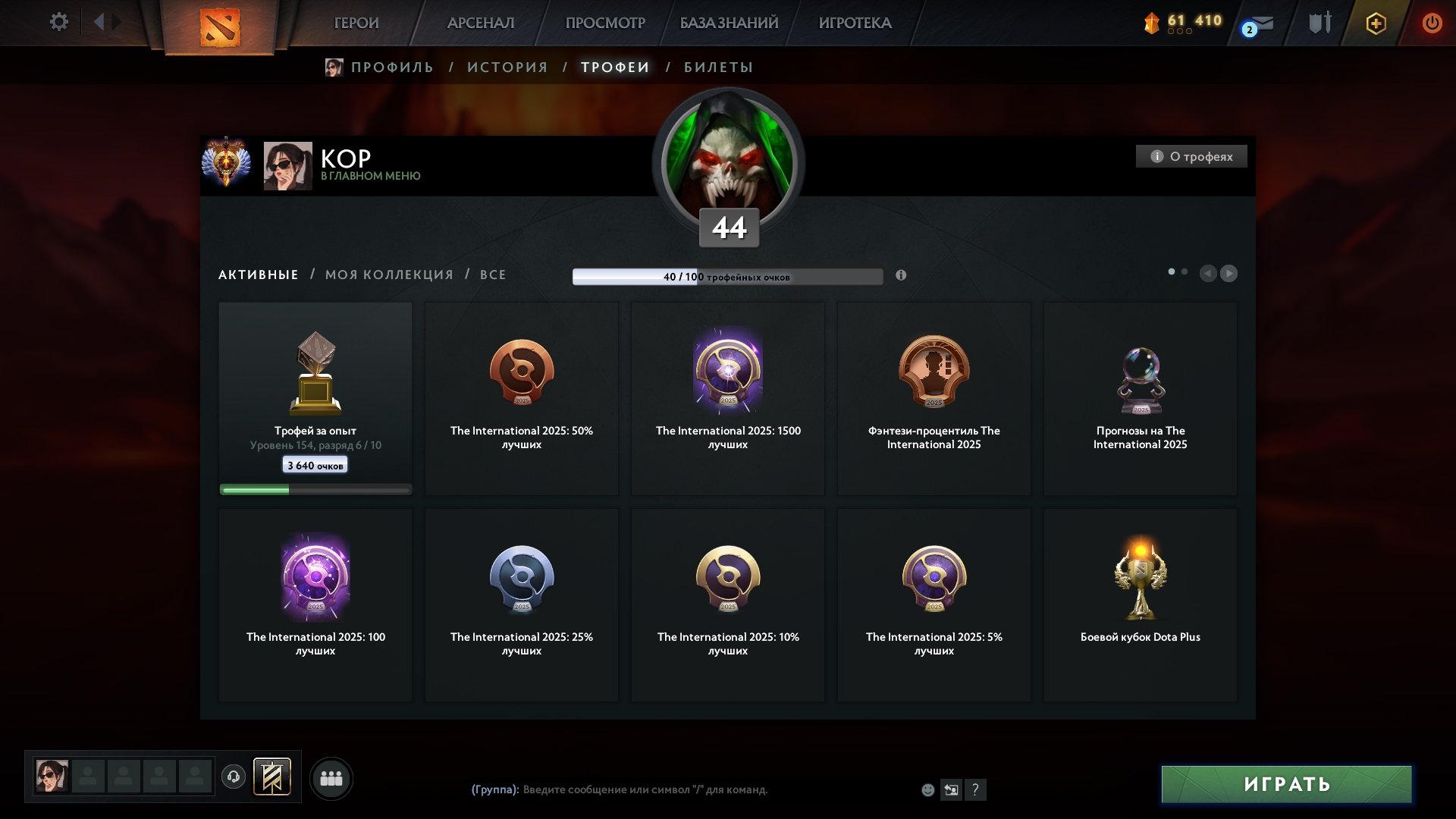Switch to the БИЛЕТЫ tab
Screen dimensions: 1456x819
click(x=718, y=67)
